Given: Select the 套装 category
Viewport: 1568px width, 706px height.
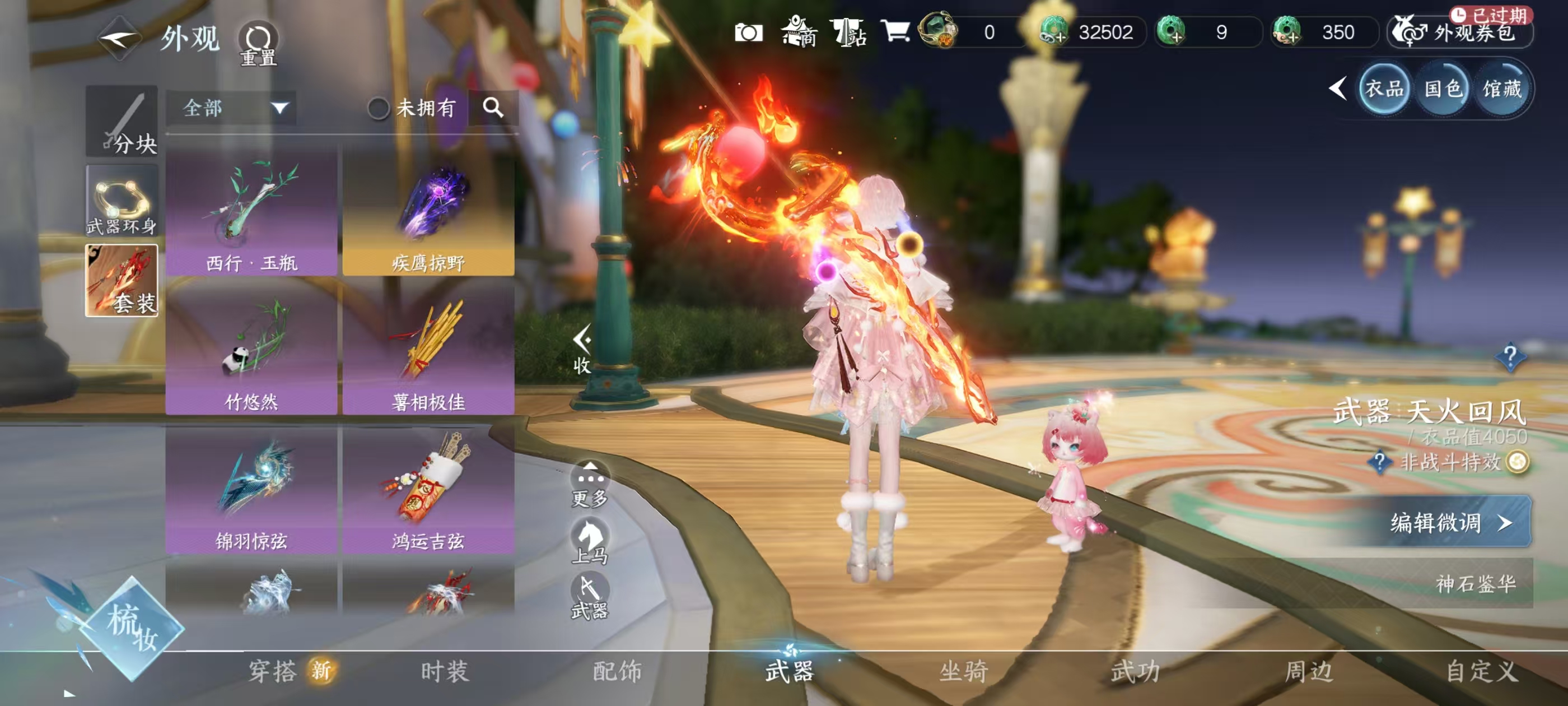Looking at the screenshot, I should (x=122, y=281).
